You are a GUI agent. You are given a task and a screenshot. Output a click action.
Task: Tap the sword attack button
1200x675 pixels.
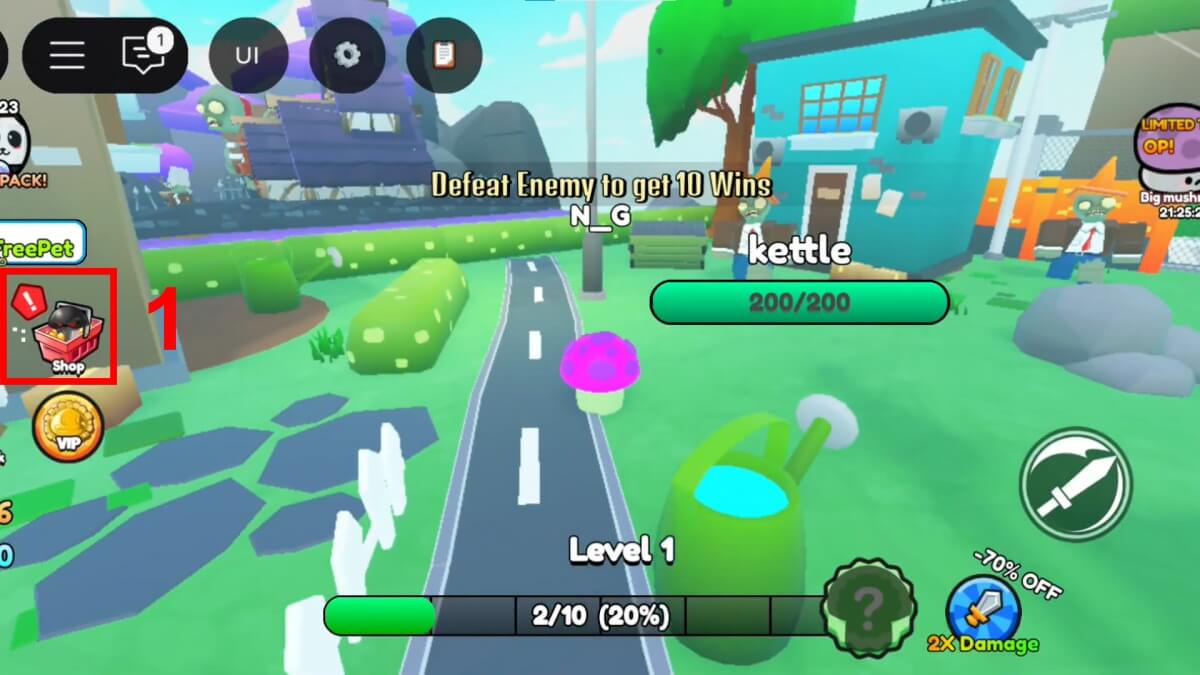(1075, 484)
